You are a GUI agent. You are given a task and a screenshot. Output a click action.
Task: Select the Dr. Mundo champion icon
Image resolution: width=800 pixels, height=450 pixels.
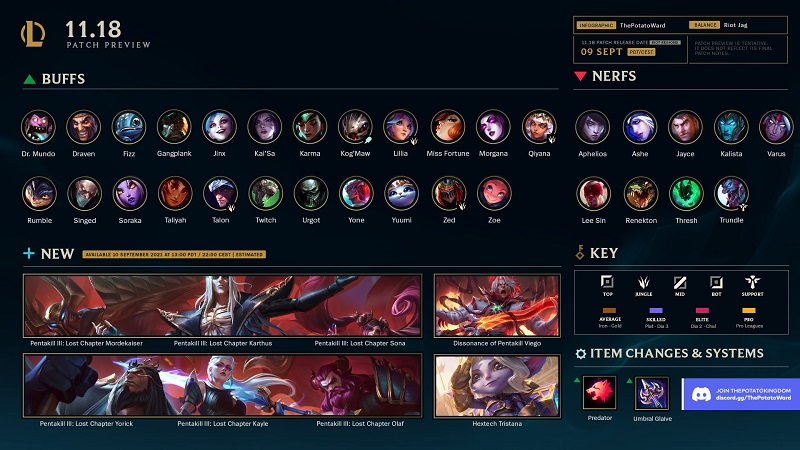point(37,127)
